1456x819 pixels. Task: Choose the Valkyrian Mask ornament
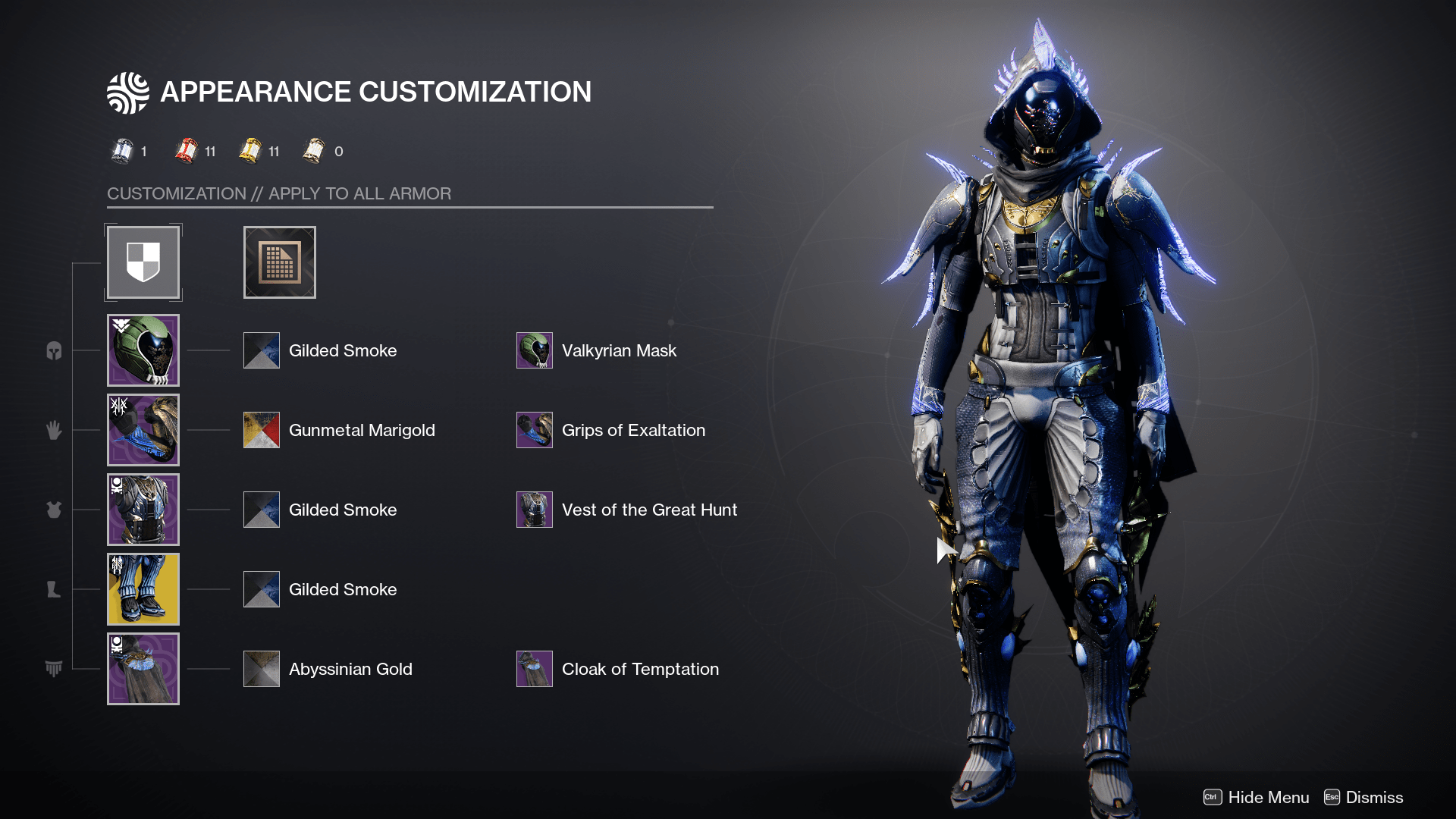point(535,350)
